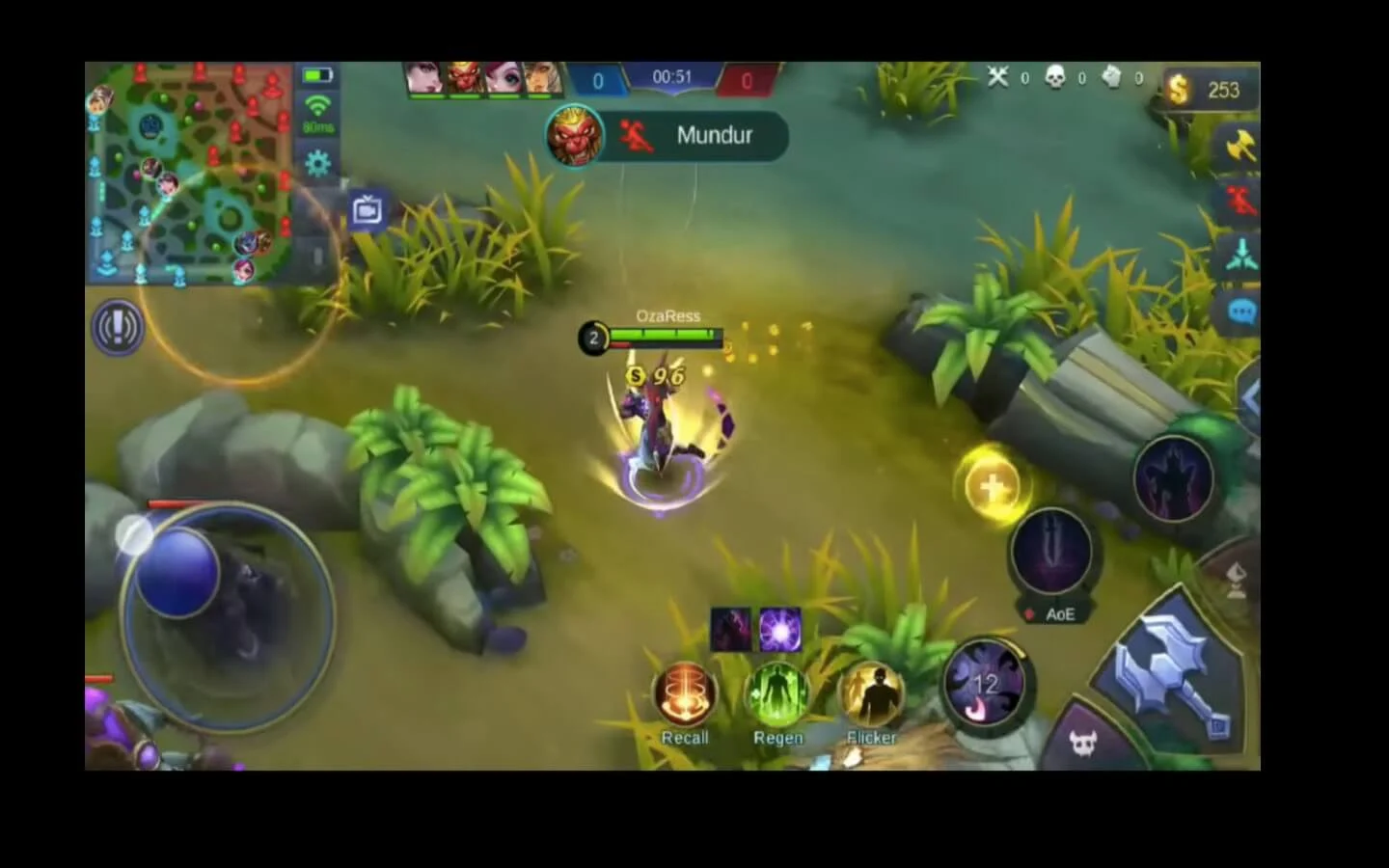
Task: Activate the dark ultimate skill icon
Action: coord(1173,478)
